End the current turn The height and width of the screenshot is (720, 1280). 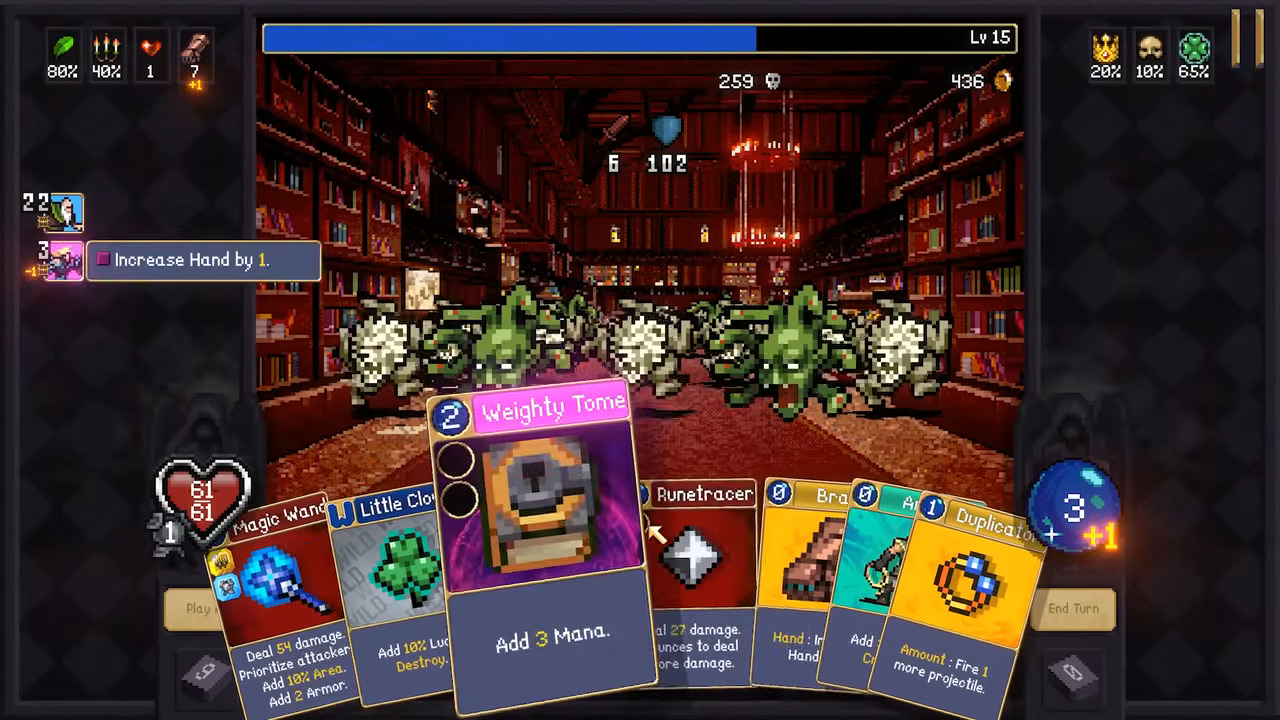click(x=1073, y=608)
